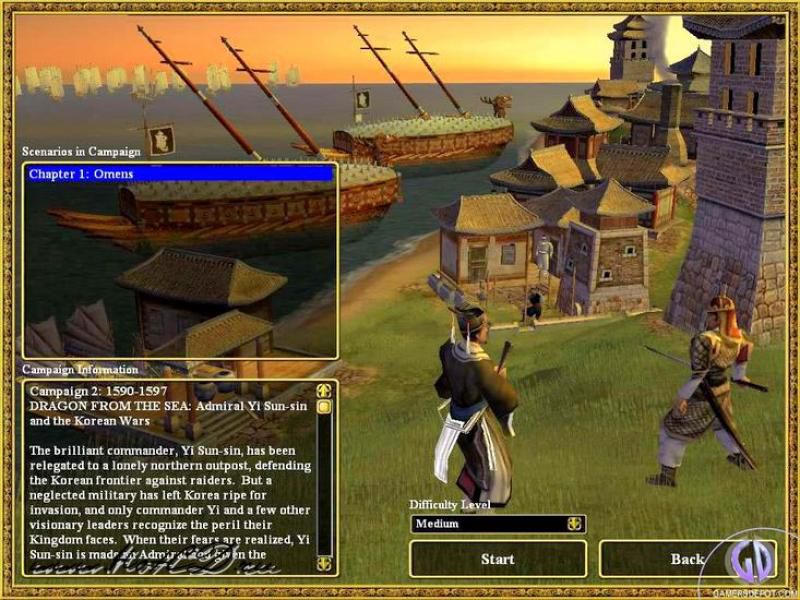Select the Chapter 1: Omens scenario

click(x=180, y=174)
